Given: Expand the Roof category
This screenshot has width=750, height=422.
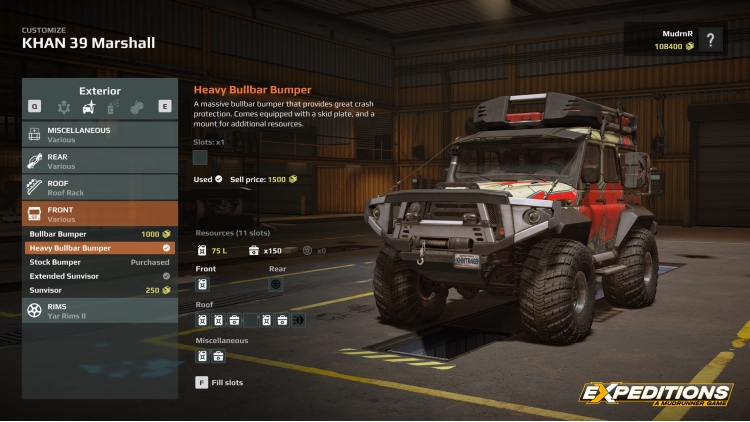Looking at the screenshot, I should [x=99, y=188].
